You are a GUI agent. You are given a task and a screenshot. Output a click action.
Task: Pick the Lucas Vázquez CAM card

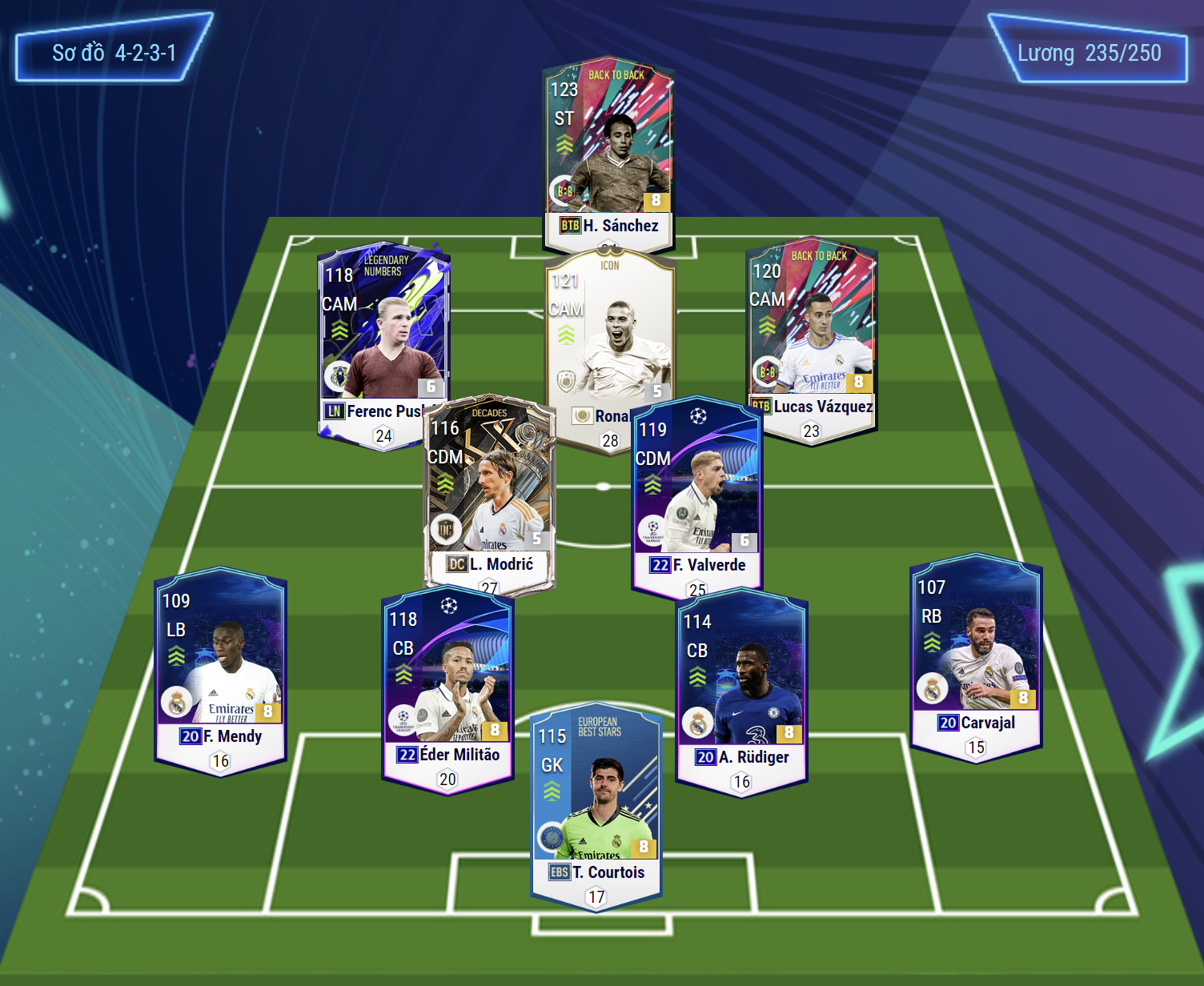tap(811, 336)
